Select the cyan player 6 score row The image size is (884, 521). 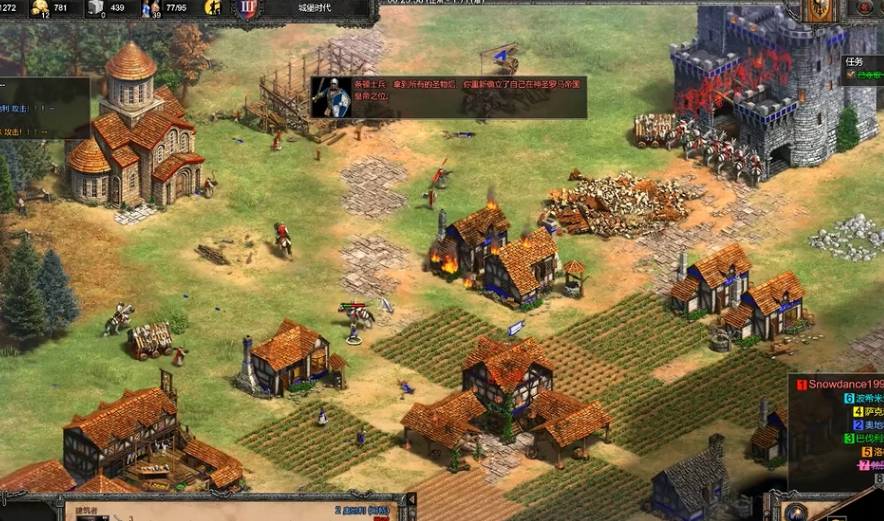point(860,398)
